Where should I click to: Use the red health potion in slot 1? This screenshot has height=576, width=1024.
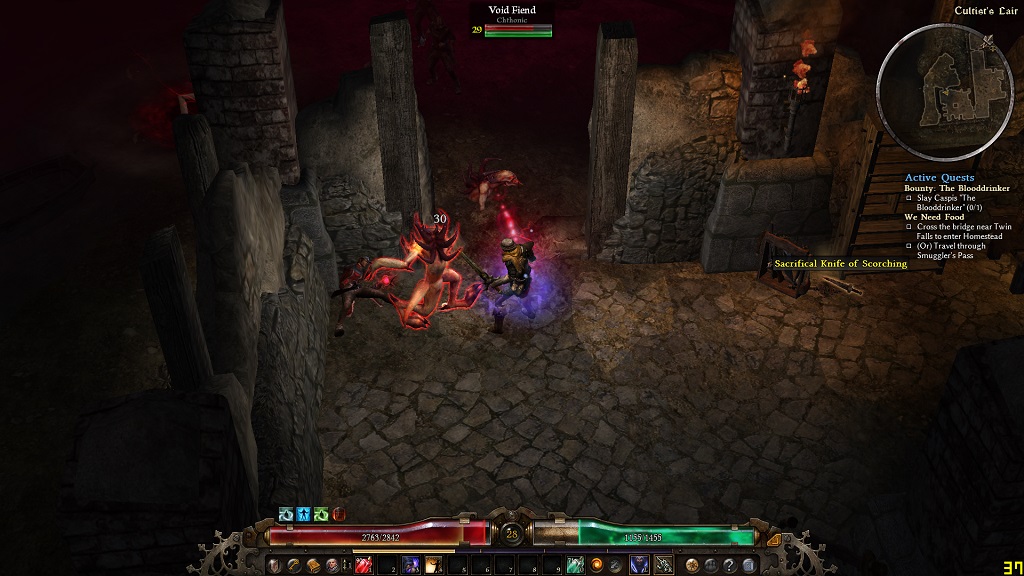pos(364,566)
